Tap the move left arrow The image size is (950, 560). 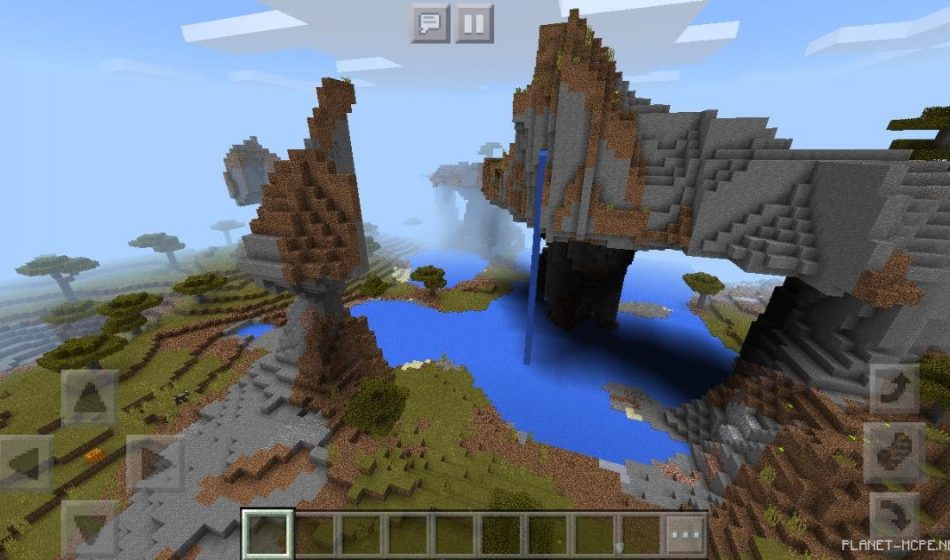pos(25,463)
